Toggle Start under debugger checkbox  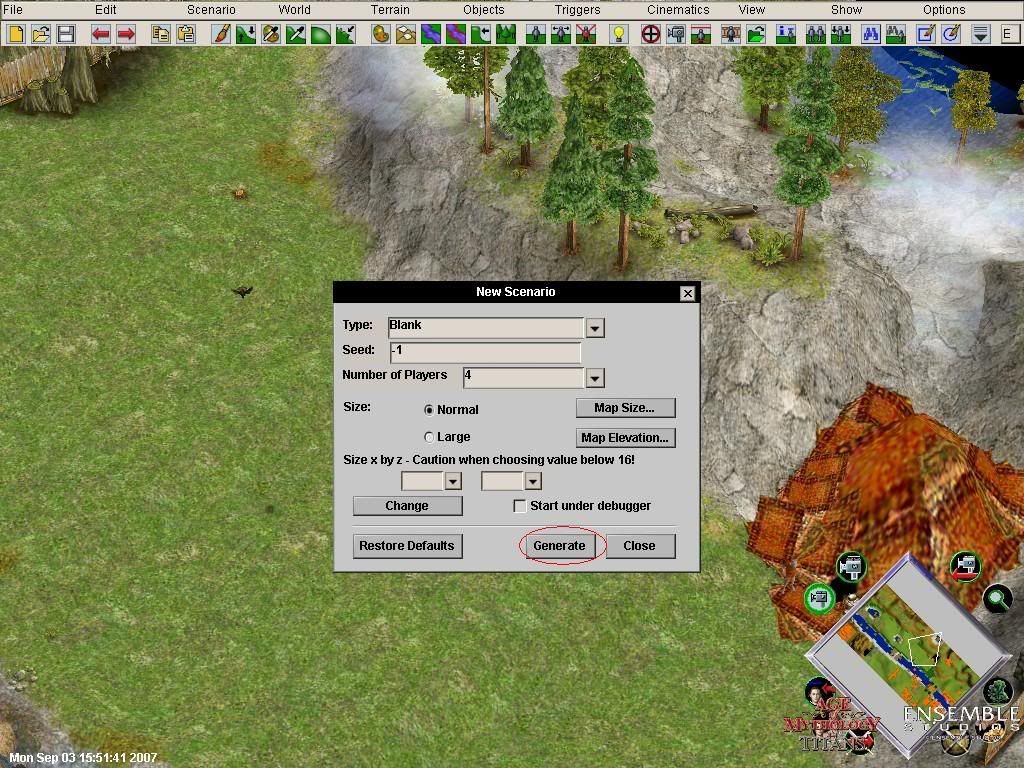point(520,506)
